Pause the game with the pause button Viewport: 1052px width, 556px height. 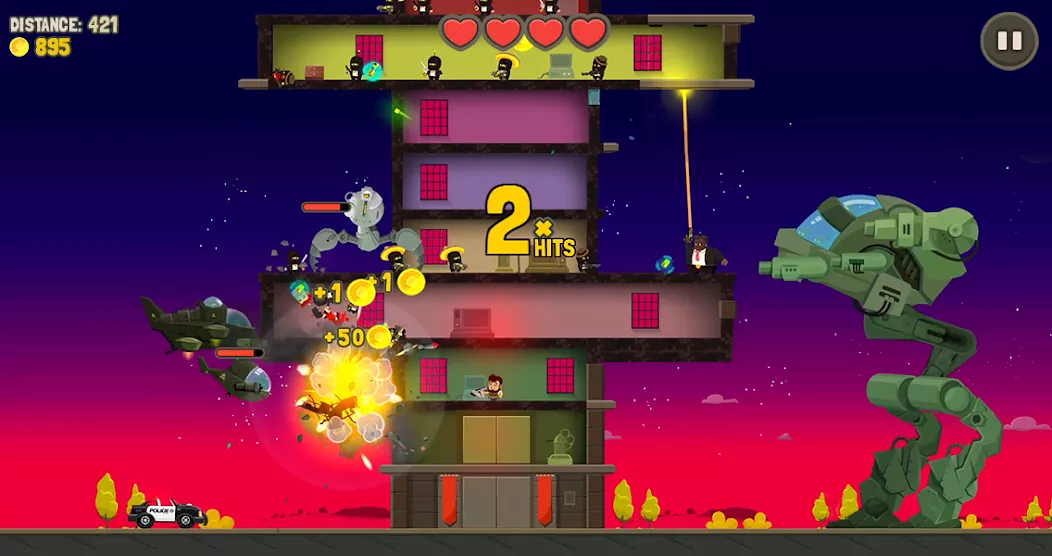click(1009, 41)
